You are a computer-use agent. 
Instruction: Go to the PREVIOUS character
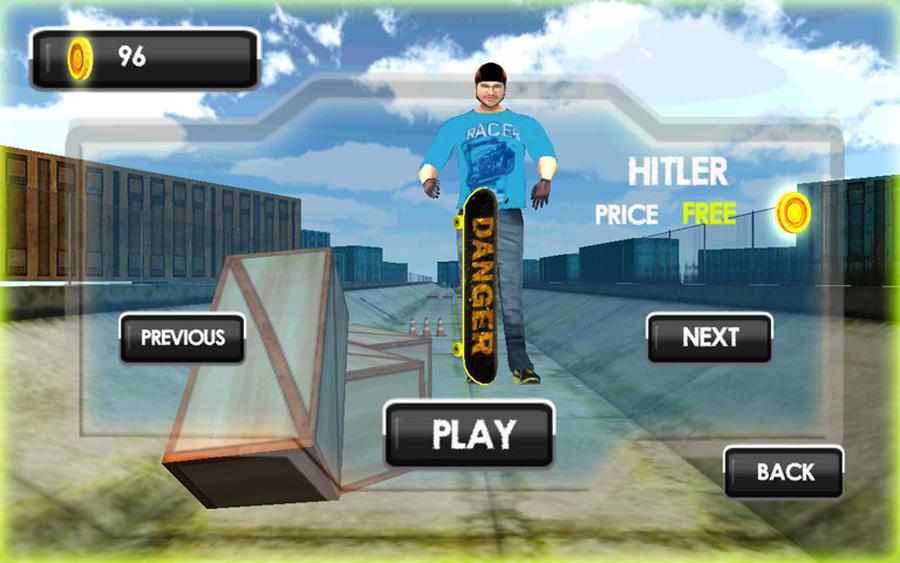182,338
